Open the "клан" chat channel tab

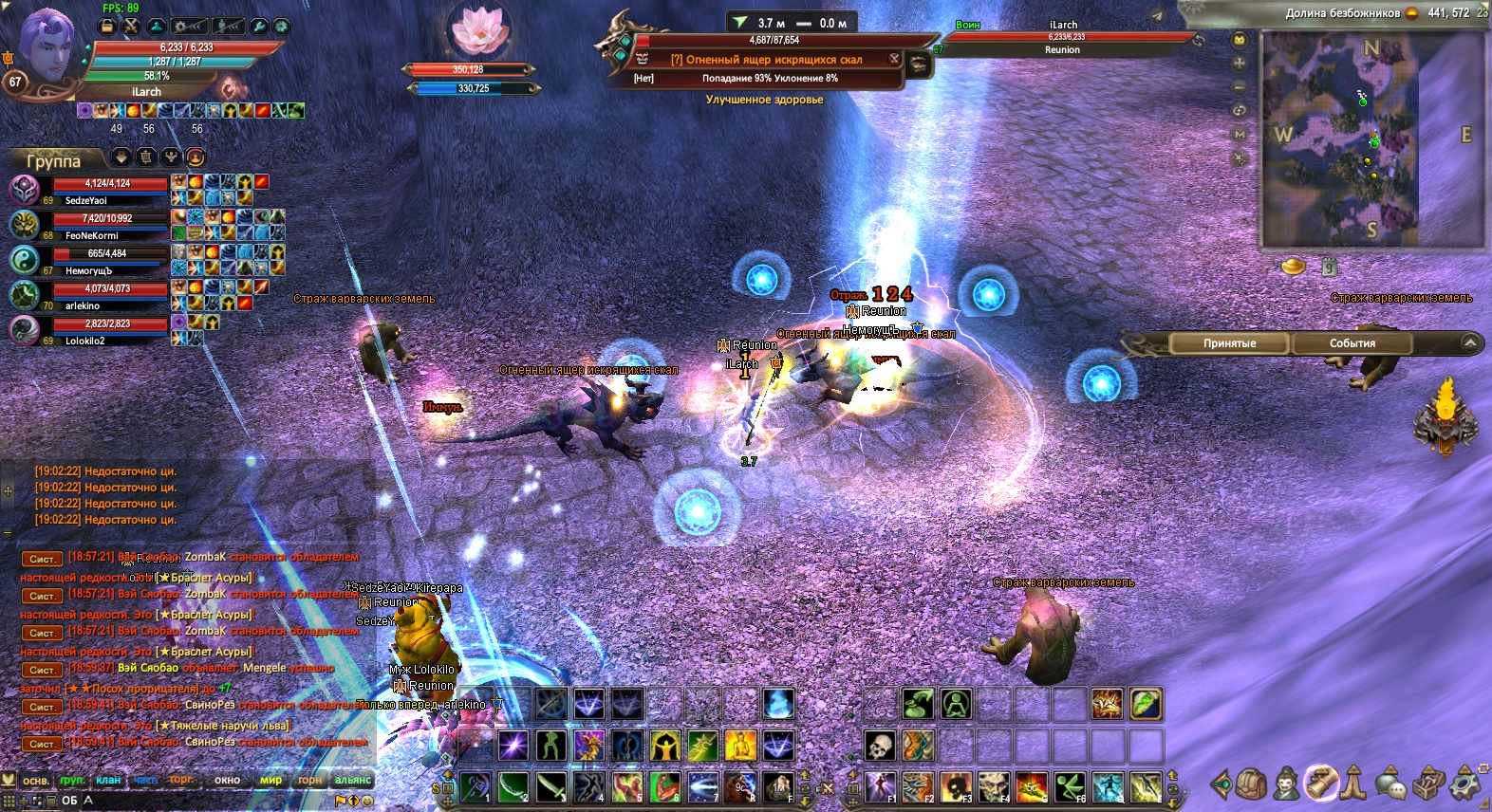[x=108, y=781]
